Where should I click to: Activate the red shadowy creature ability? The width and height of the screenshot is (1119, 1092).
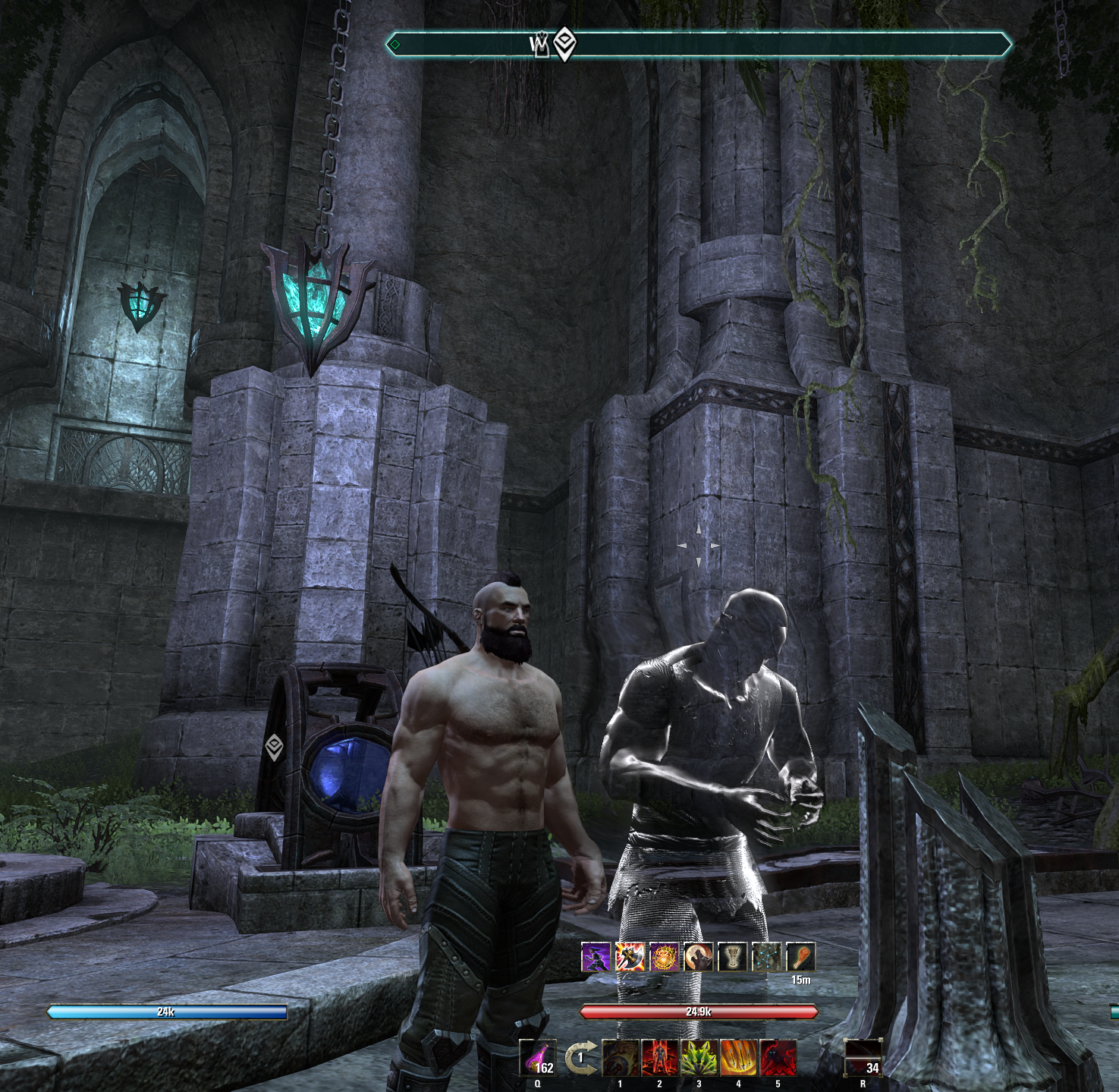pos(778,1058)
